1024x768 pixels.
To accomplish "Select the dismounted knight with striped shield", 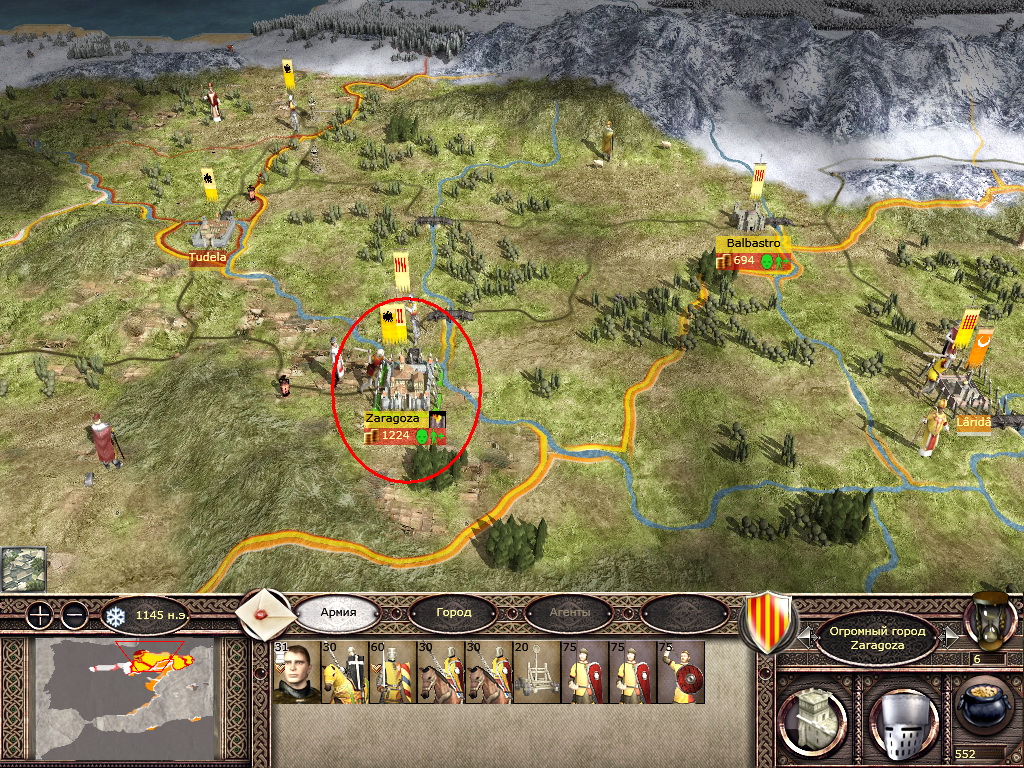I will (x=392, y=672).
